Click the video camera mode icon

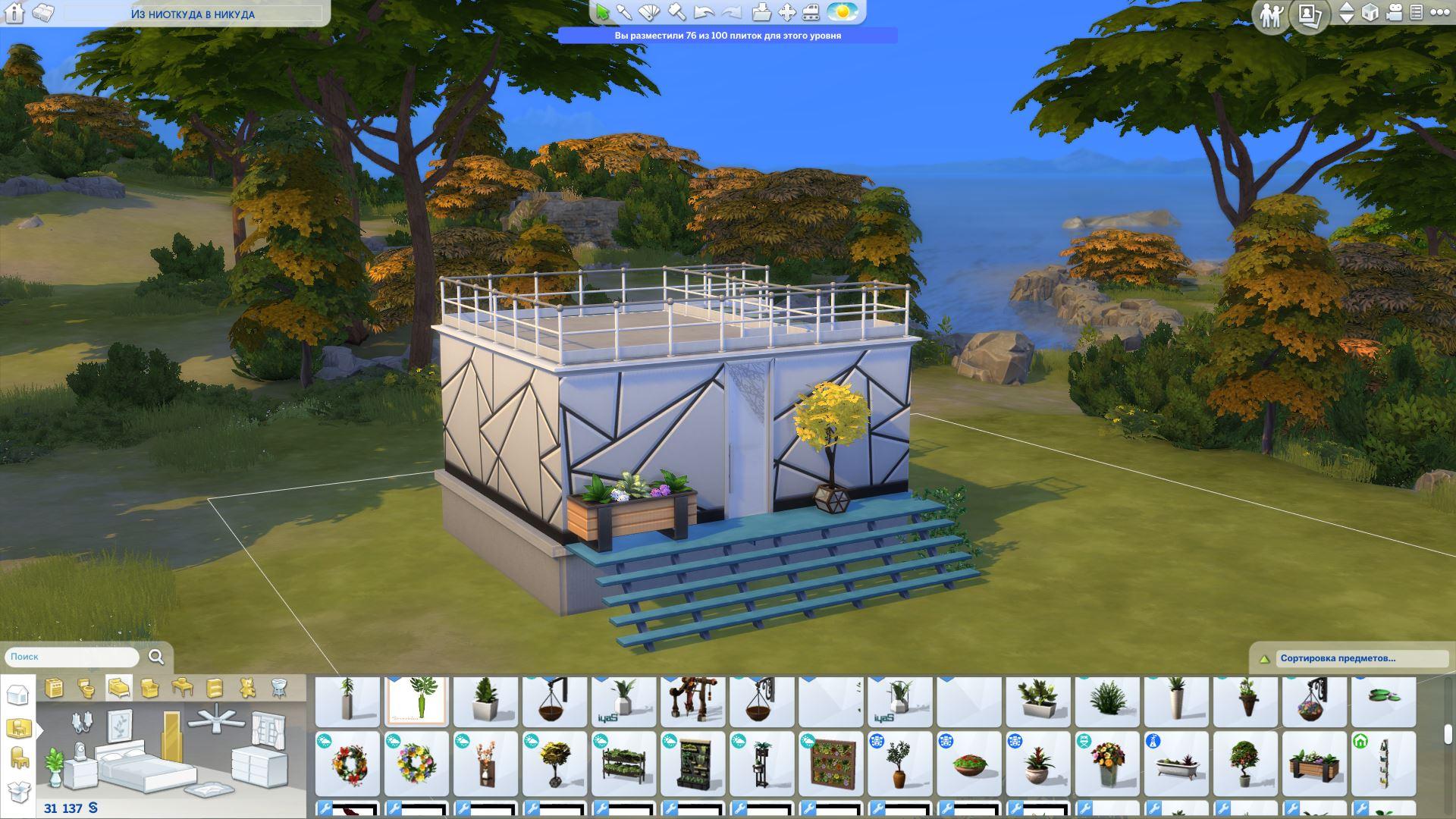pyautogui.click(x=1394, y=12)
